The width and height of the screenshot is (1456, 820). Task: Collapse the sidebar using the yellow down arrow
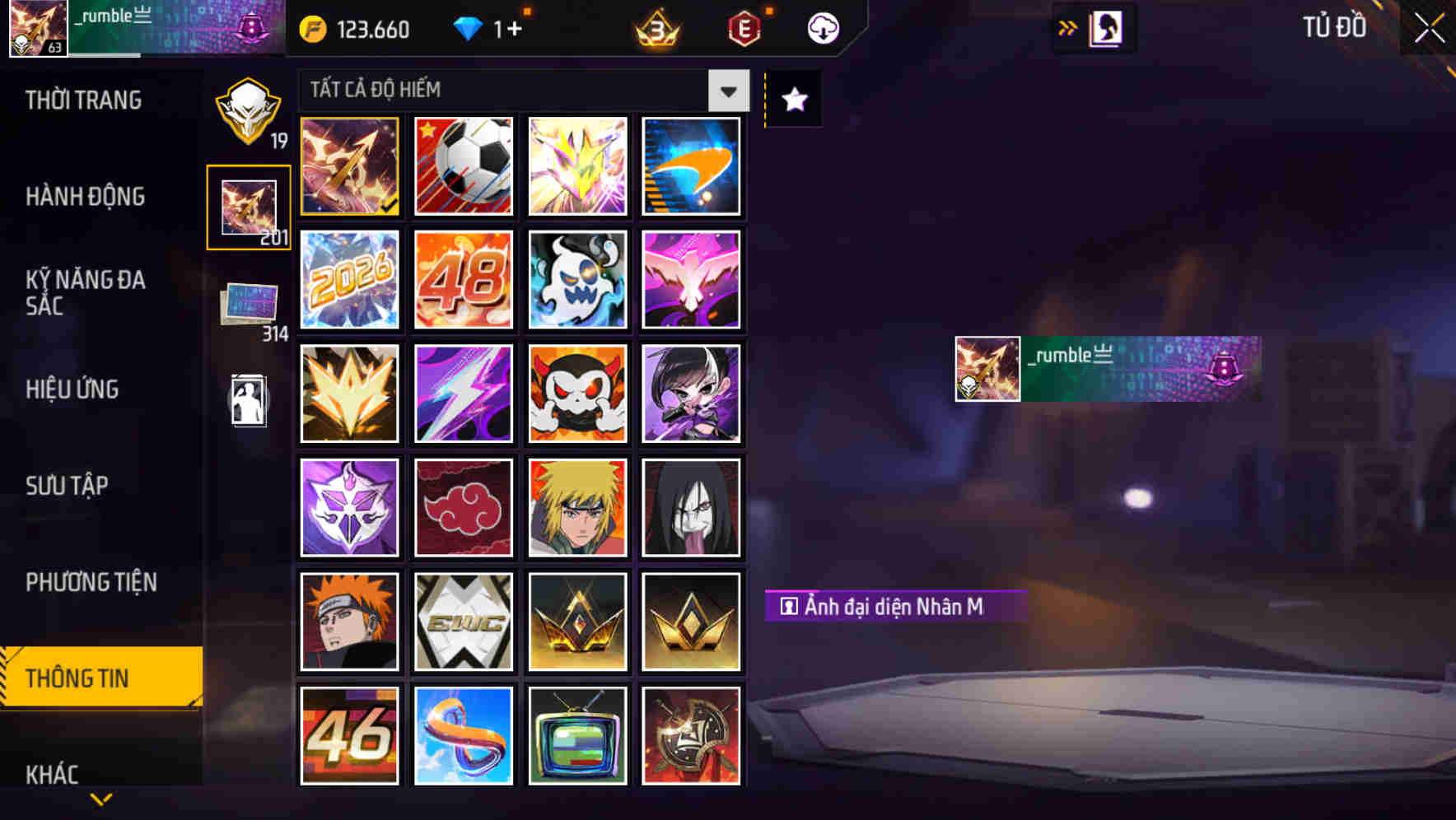pos(100,797)
